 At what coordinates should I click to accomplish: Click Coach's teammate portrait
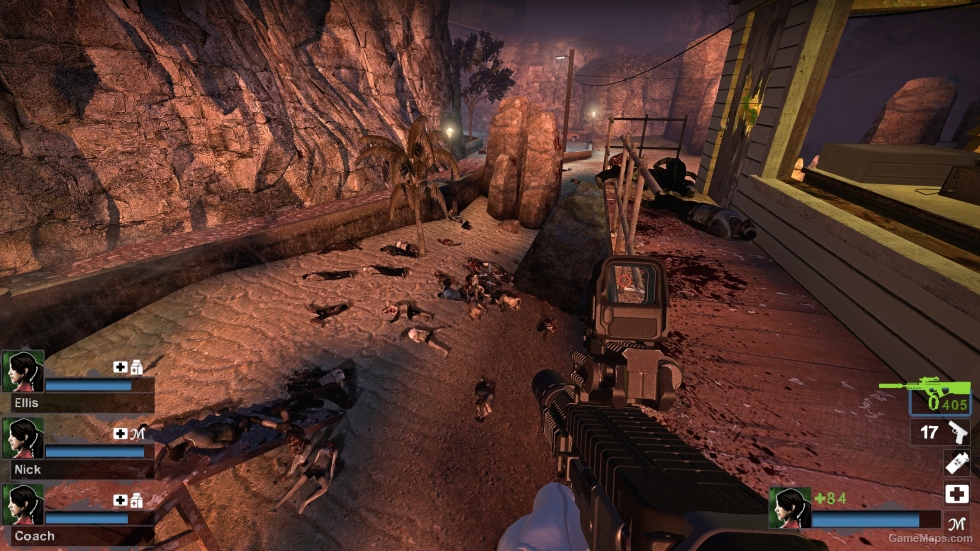(x=22, y=505)
